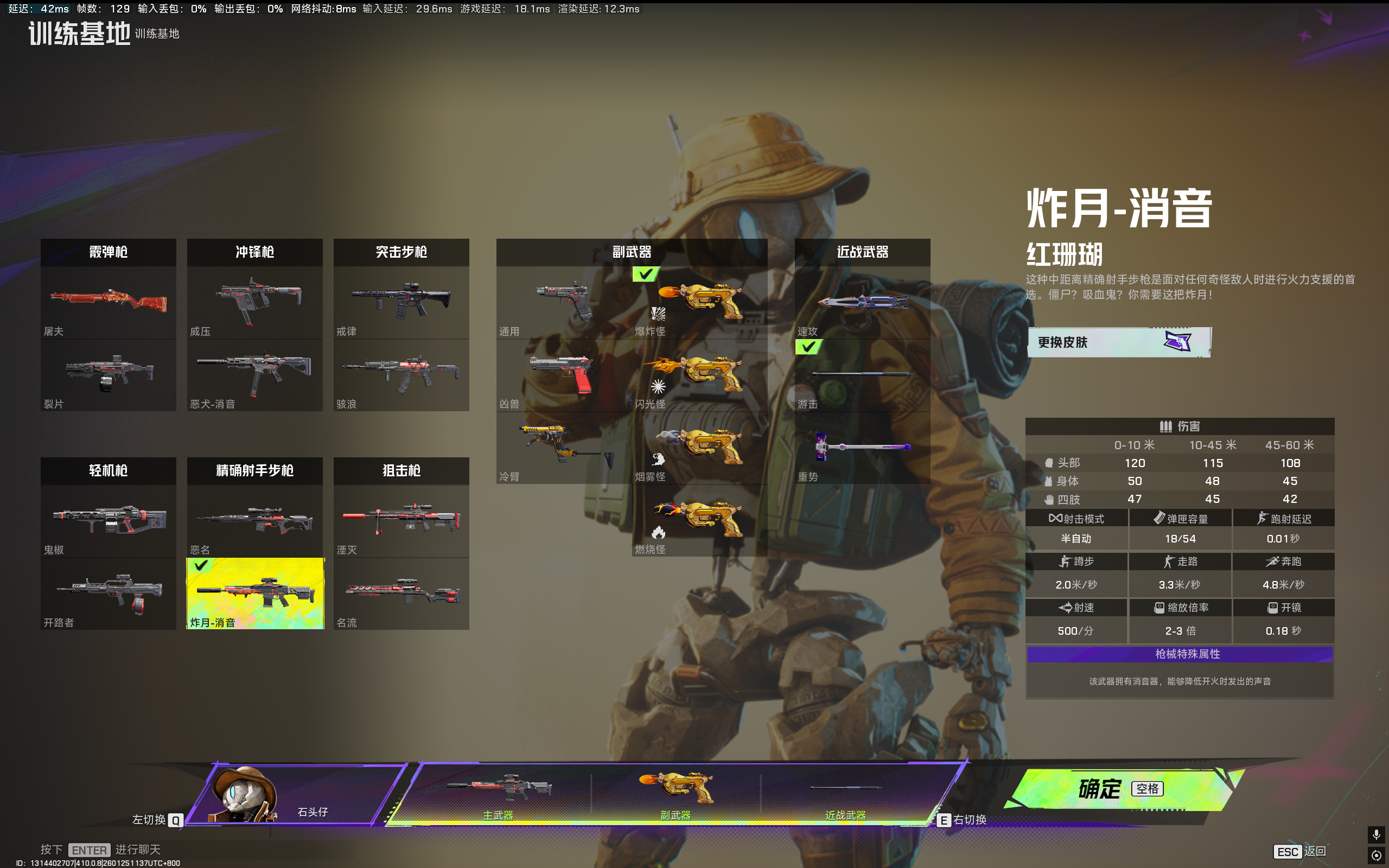Select the 恶犬-消音 submachine gun

click(x=254, y=375)
